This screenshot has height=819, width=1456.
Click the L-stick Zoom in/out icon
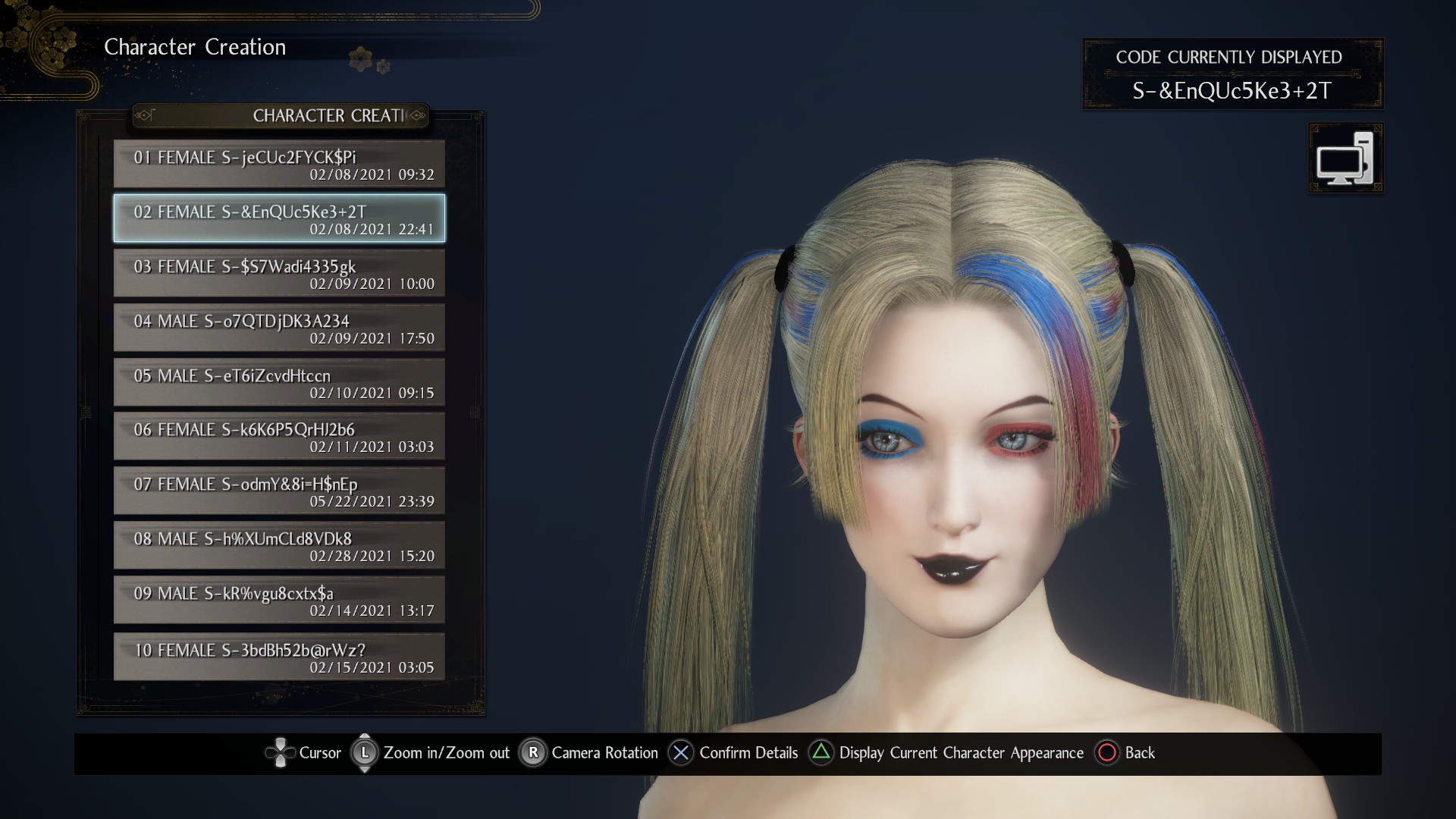(x=364, y=753)
